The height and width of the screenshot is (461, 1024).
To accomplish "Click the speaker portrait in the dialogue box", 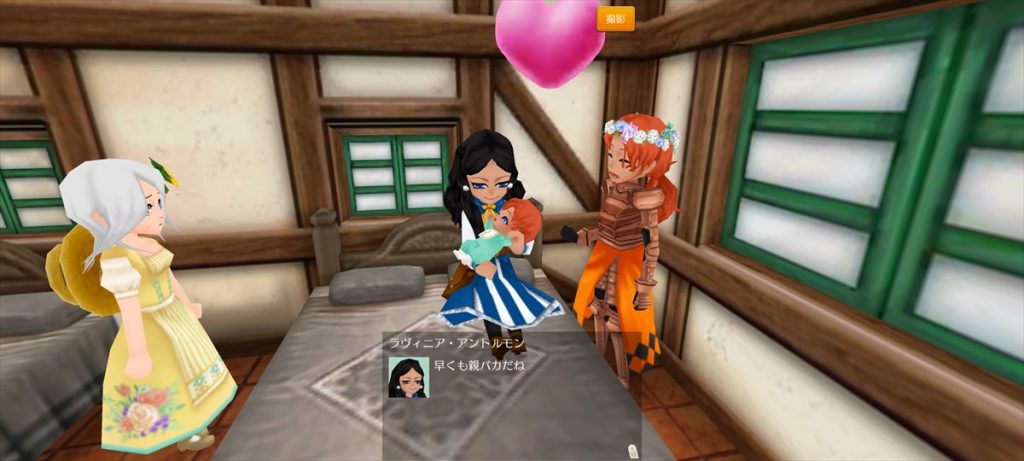I will 408,377.
